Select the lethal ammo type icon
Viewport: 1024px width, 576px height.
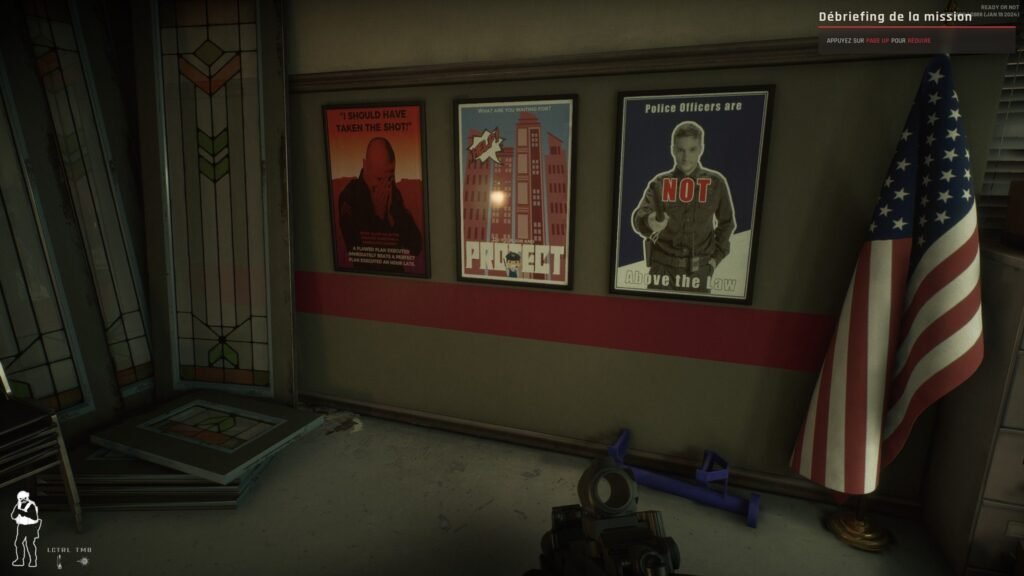click(x=60, y=561)
